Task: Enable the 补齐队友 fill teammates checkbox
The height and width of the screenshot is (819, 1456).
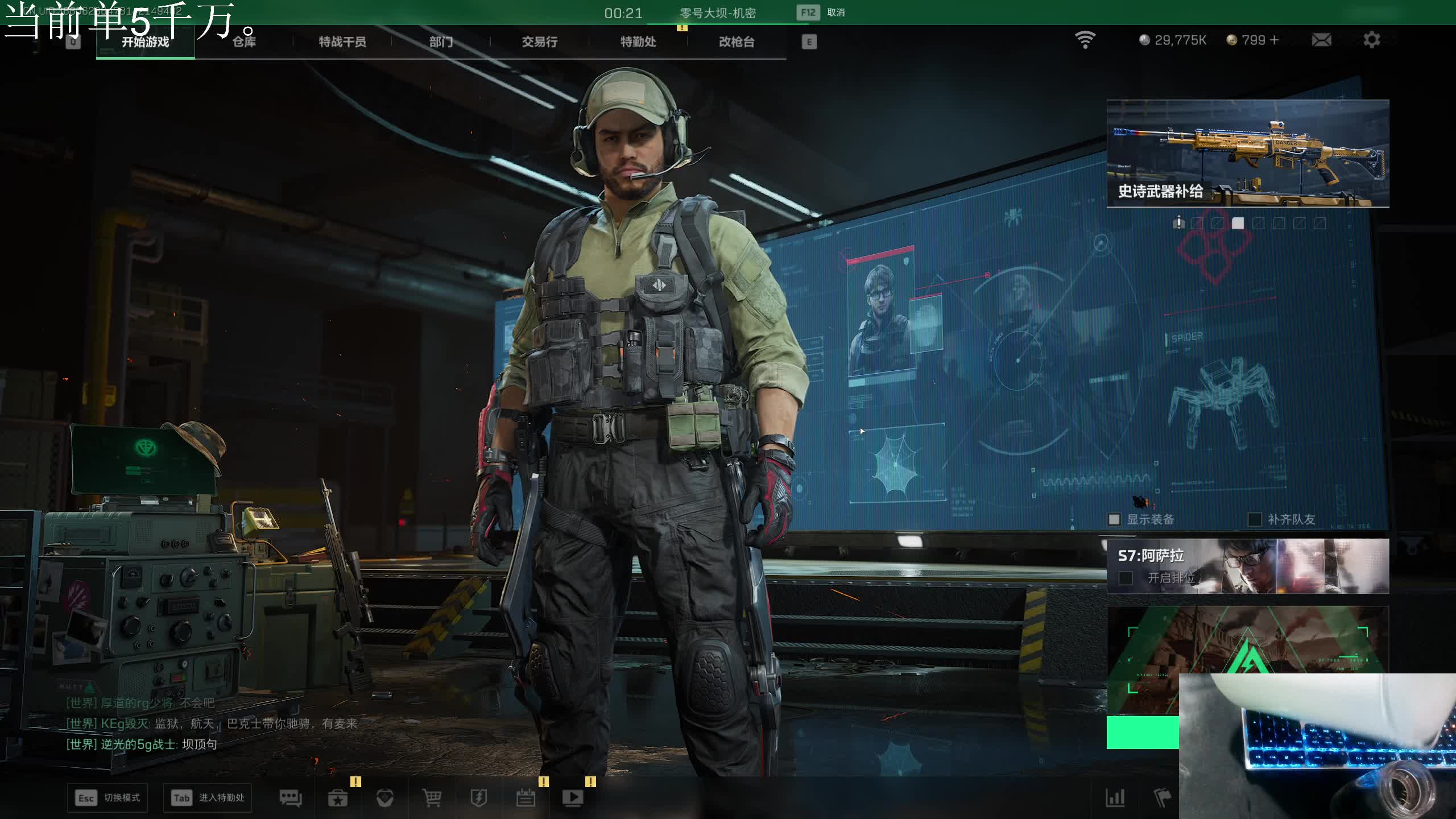Action: tap(1254, 519)
